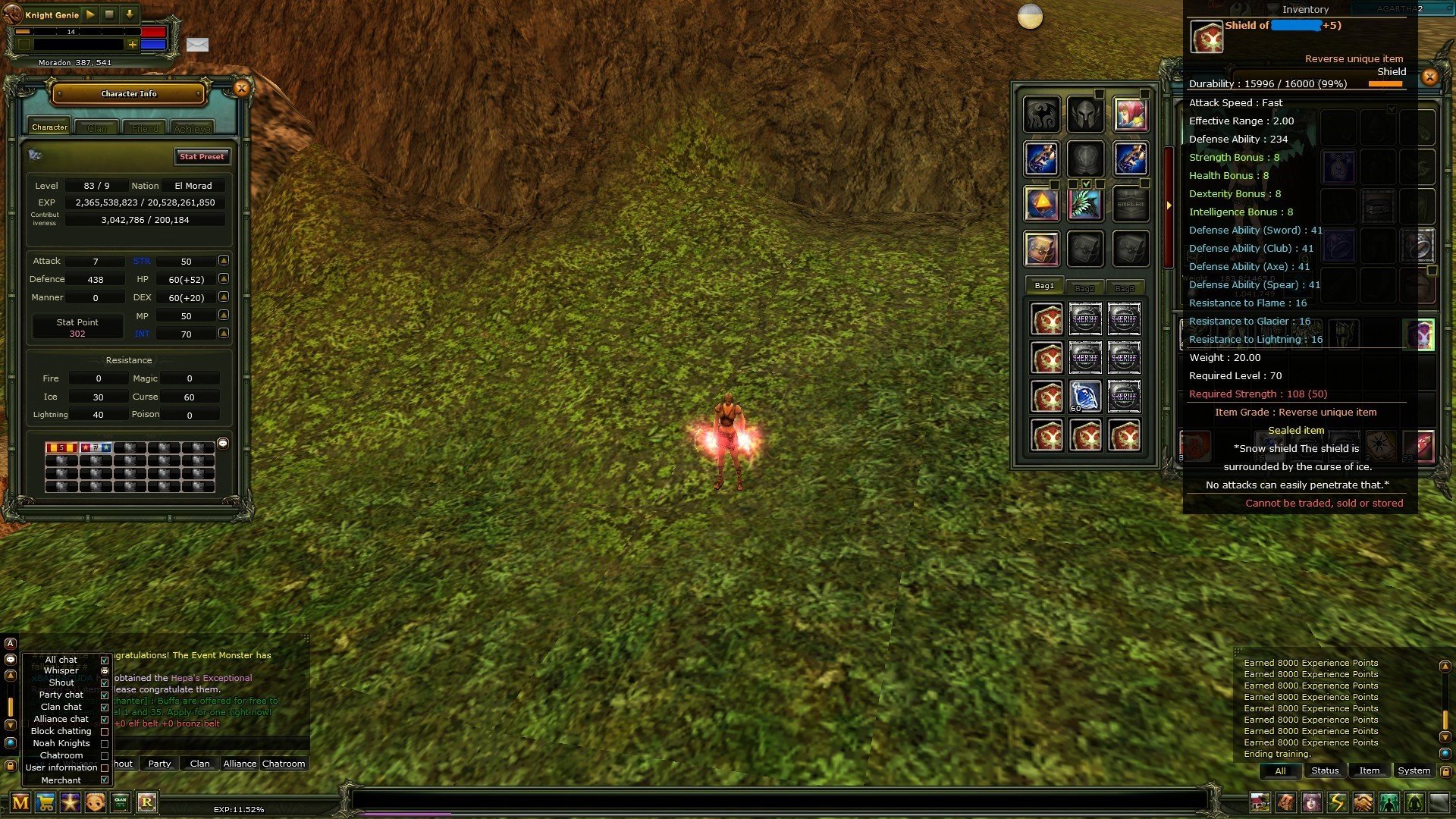This screenshot has width=1456, height=819.
Task: Select the Item message filter tab
Action: pos(1369,770)
